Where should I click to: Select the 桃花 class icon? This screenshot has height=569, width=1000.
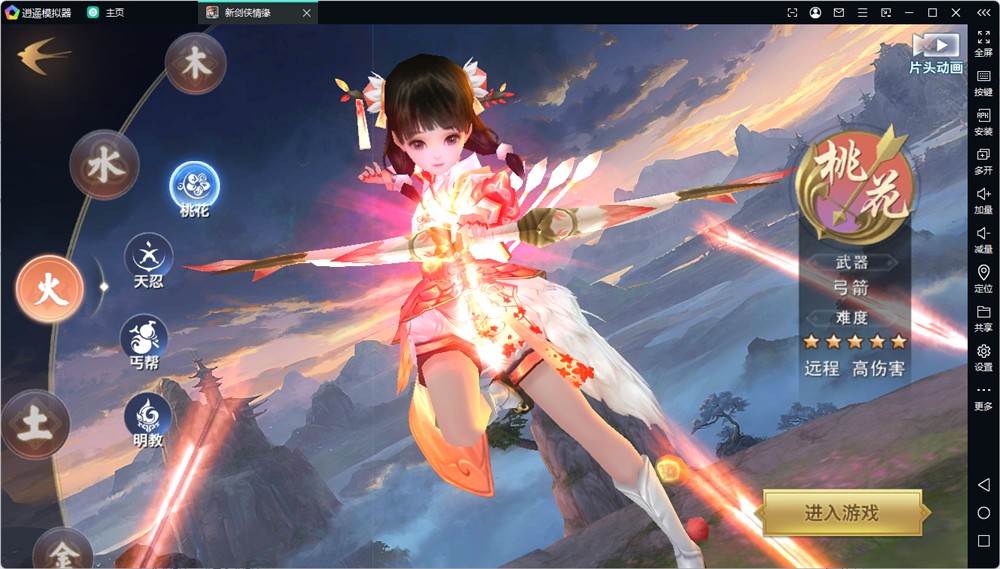click(194, 185)
